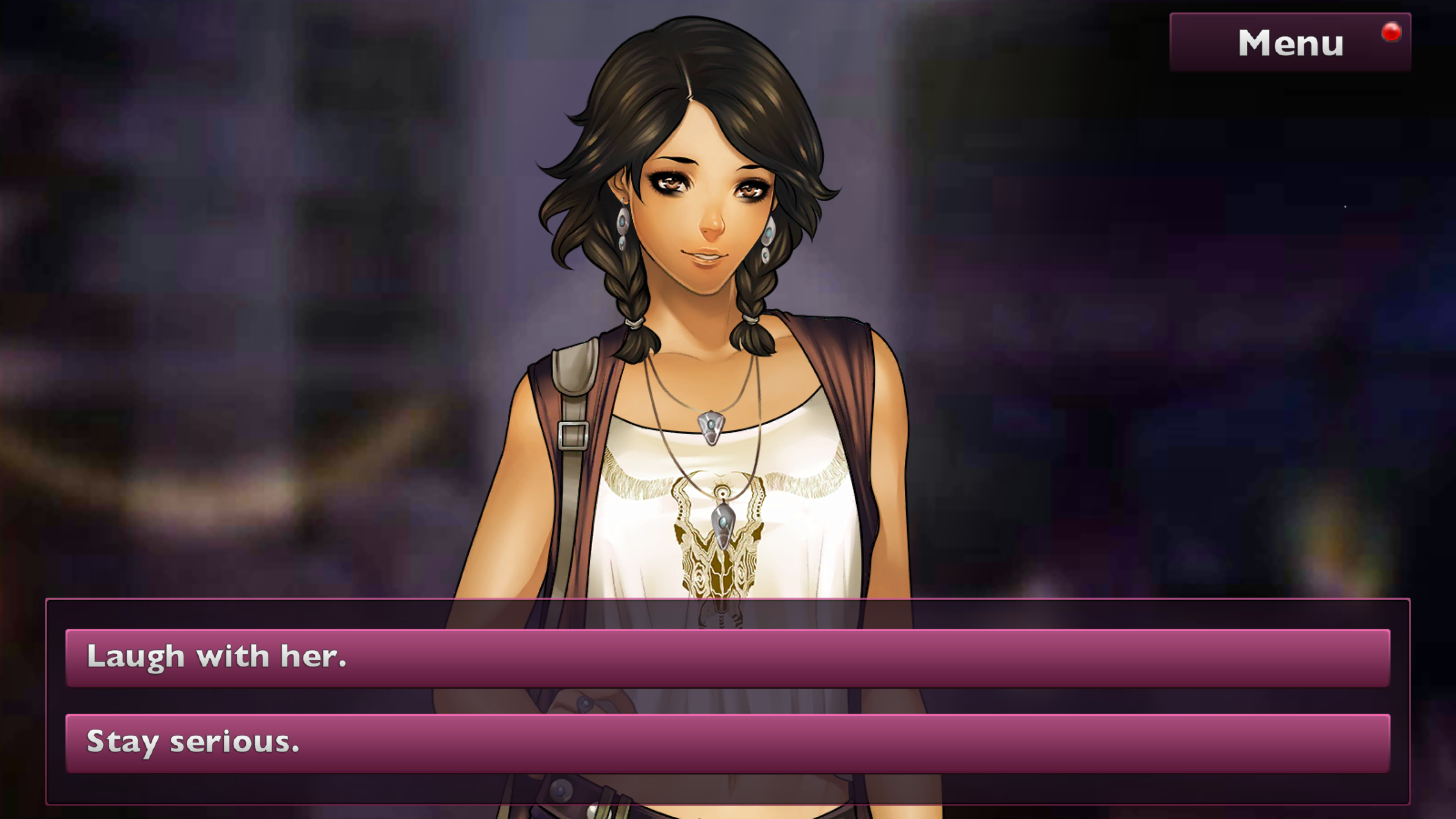Click the Menu button label text

[1290, 42]
